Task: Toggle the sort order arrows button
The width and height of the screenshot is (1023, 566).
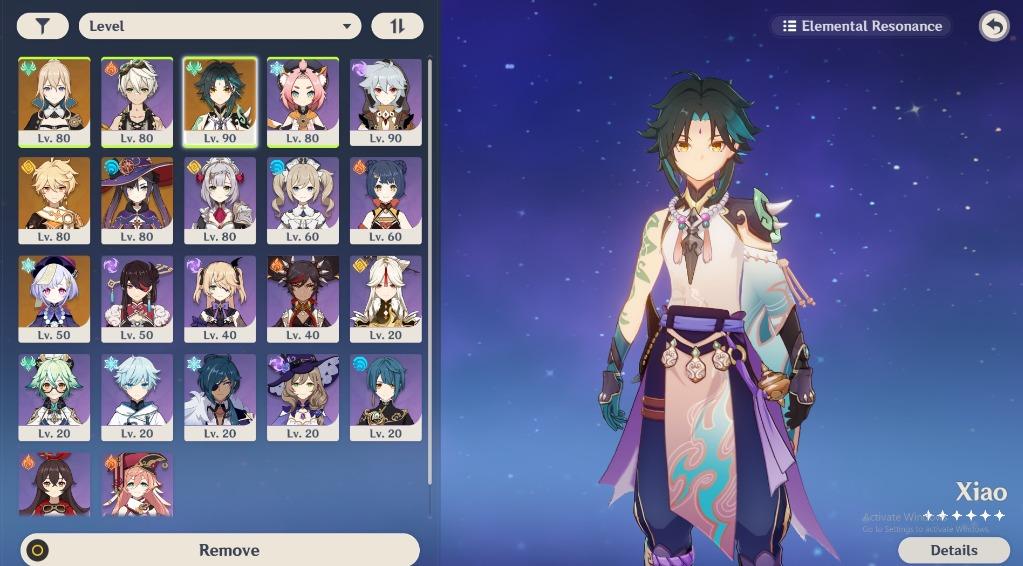Action: 397,26
